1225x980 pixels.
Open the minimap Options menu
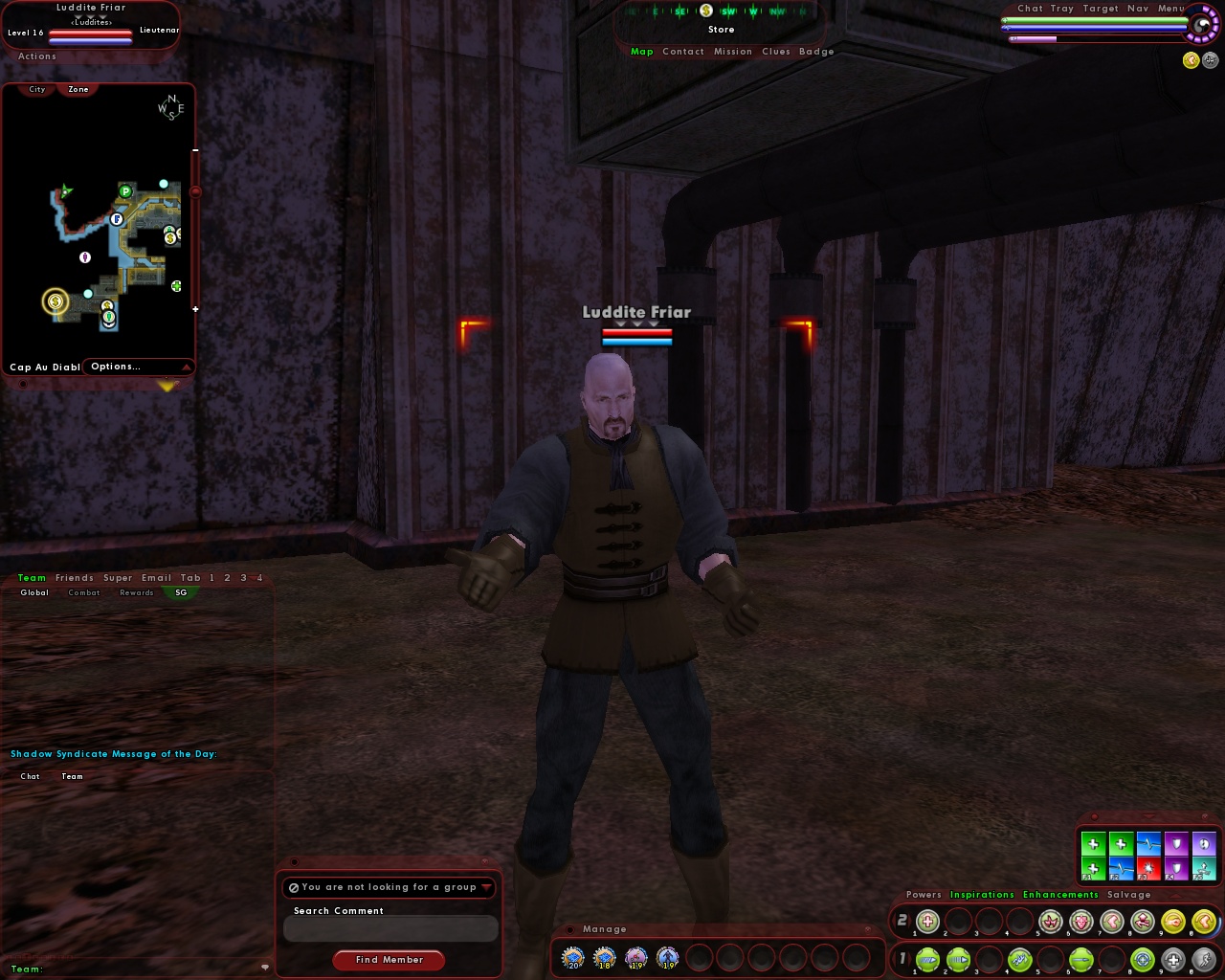coord(115,367)
